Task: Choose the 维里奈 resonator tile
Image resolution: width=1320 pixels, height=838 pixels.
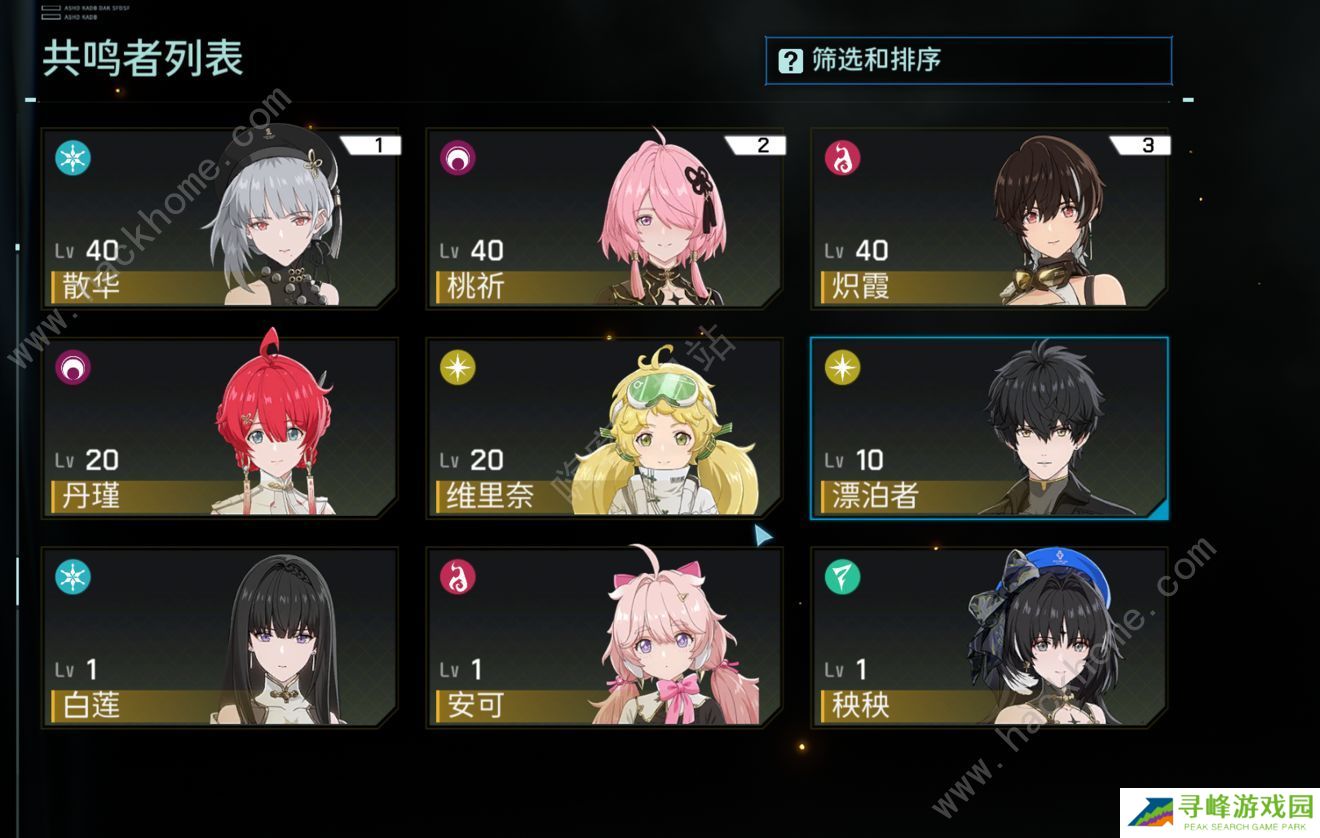Action: click(x=604, y=428)
